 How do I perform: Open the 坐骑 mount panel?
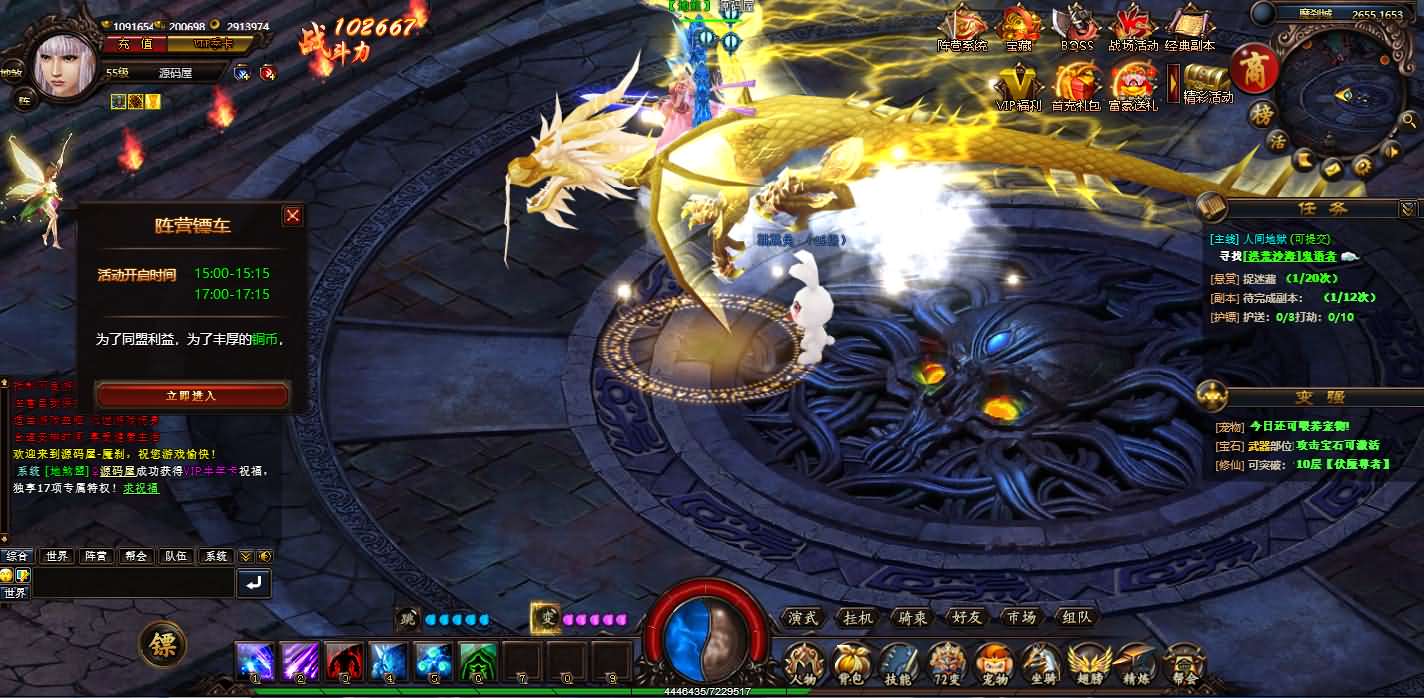click(1041, 664)
